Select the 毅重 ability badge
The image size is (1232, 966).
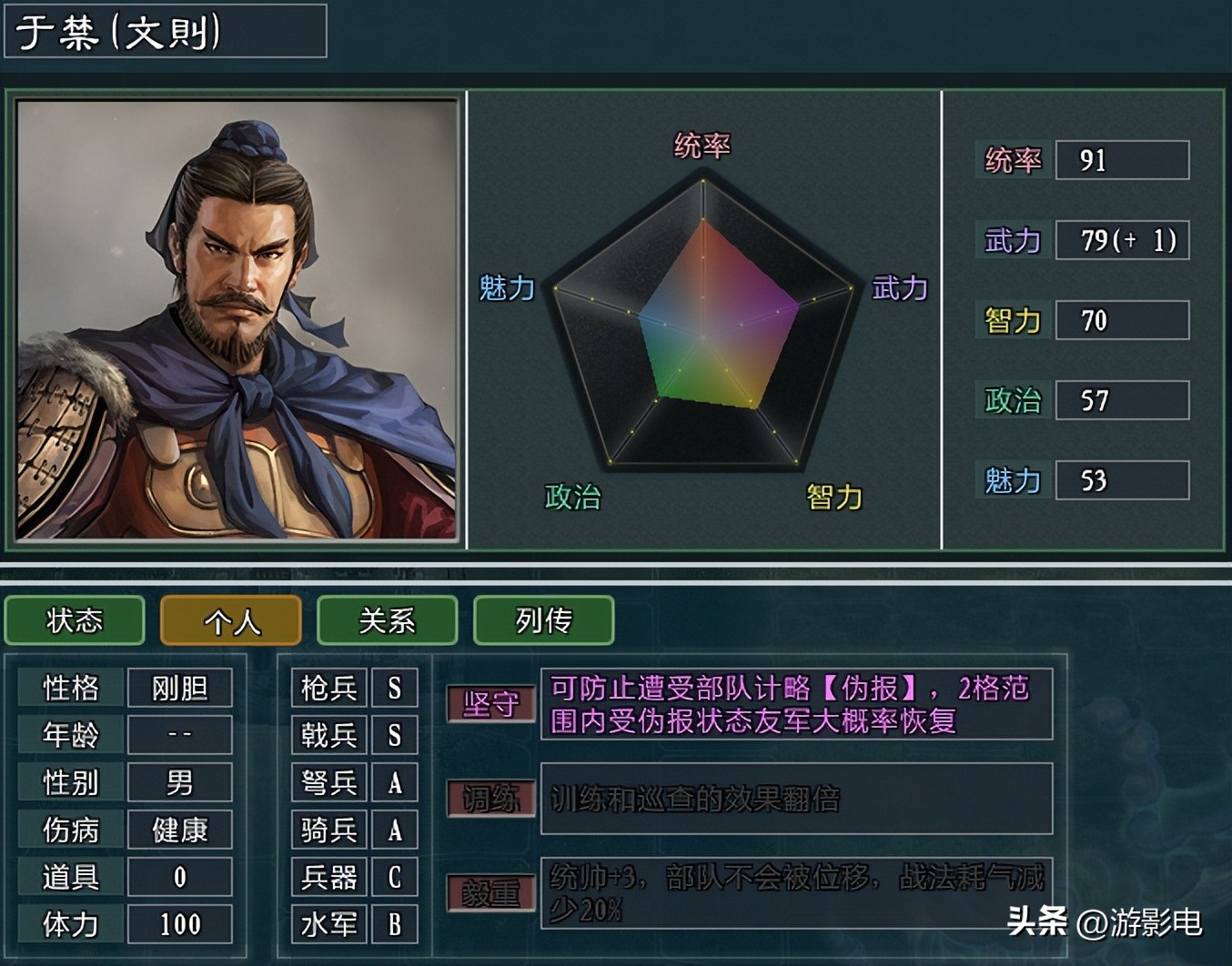(490, 894)
